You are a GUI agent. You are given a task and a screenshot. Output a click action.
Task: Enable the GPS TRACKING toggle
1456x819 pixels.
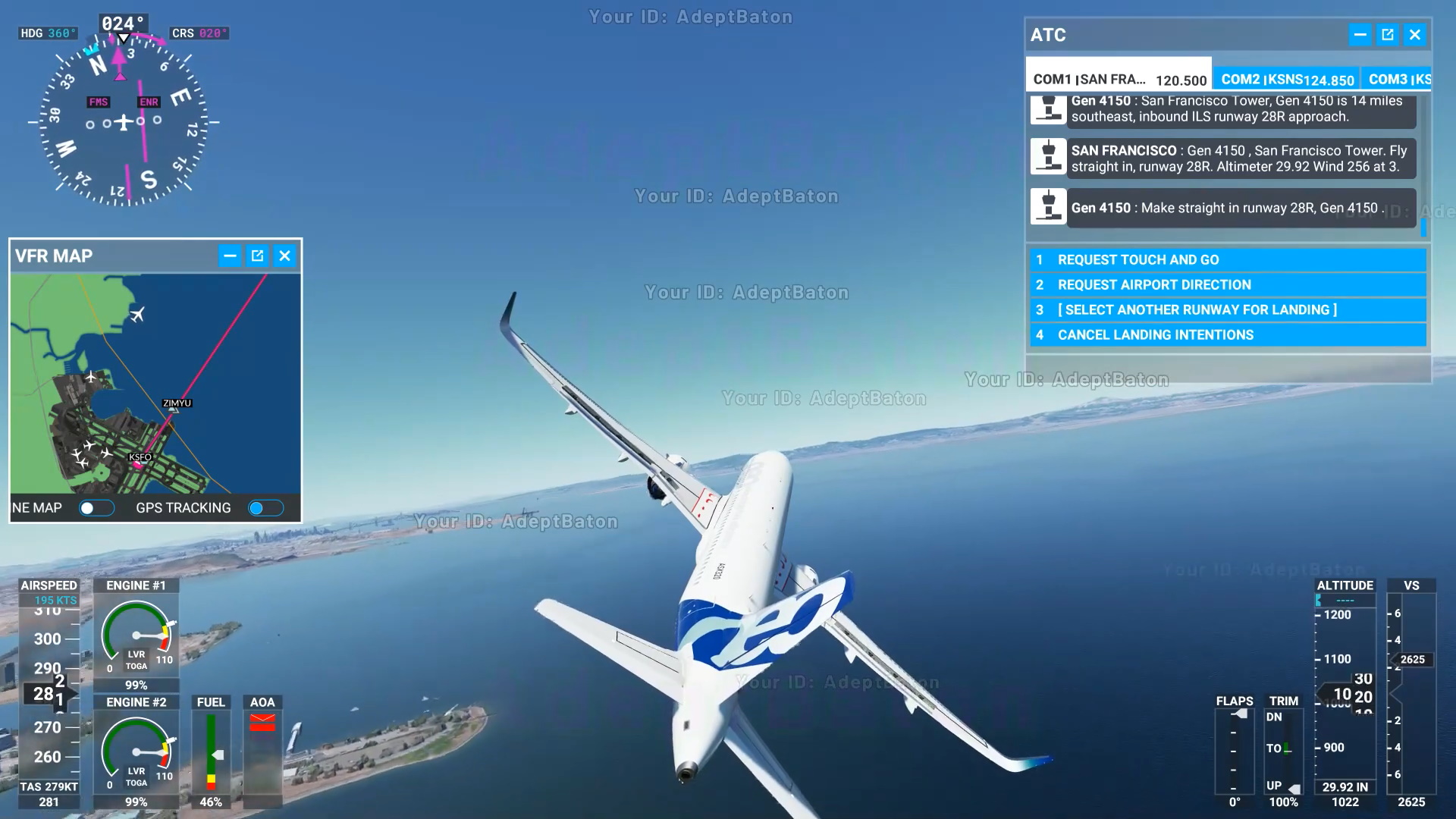[265, 507]
